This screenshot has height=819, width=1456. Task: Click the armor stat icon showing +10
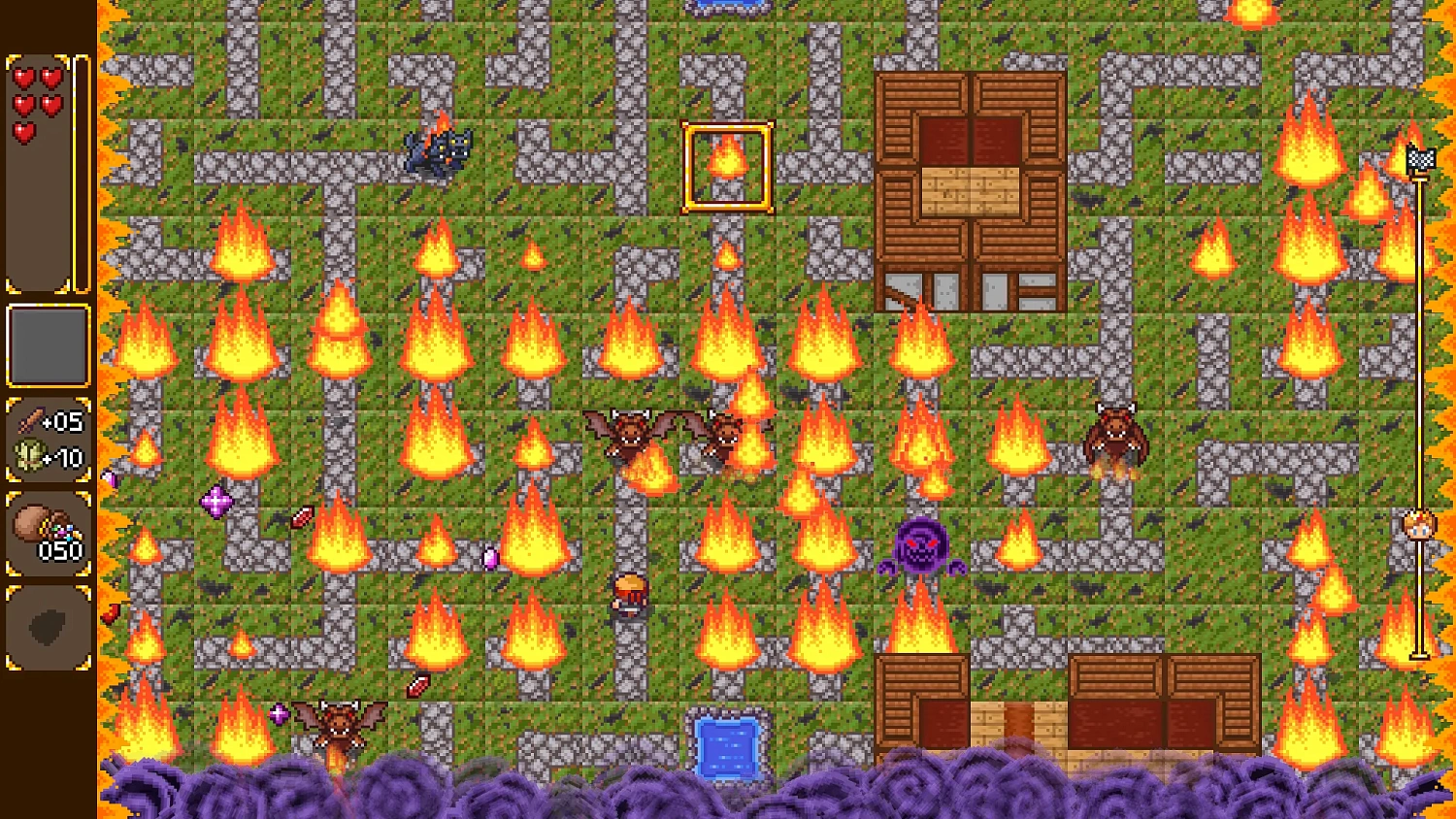[31, 456]
